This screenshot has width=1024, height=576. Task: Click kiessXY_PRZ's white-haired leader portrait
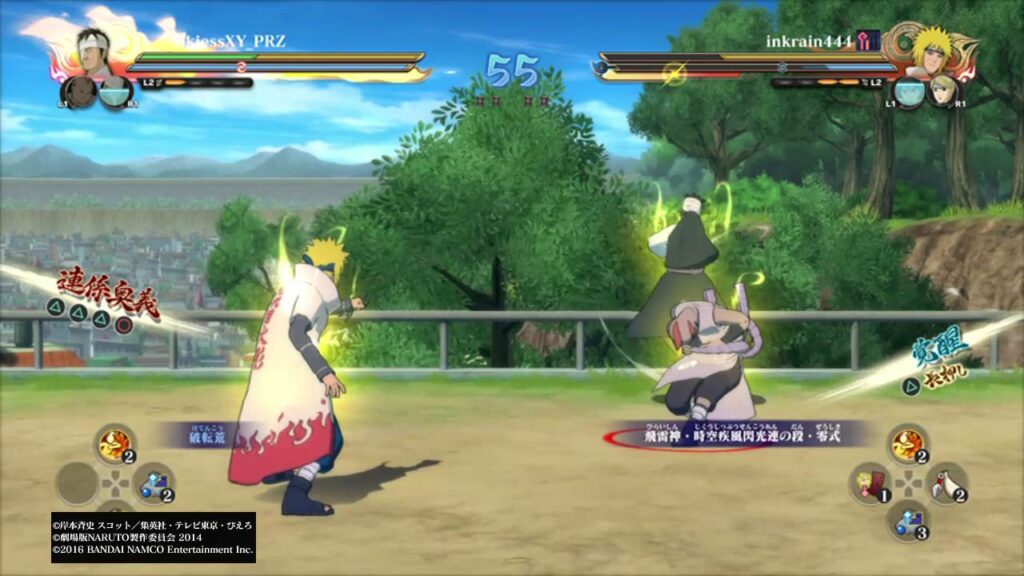pos(93,51)
